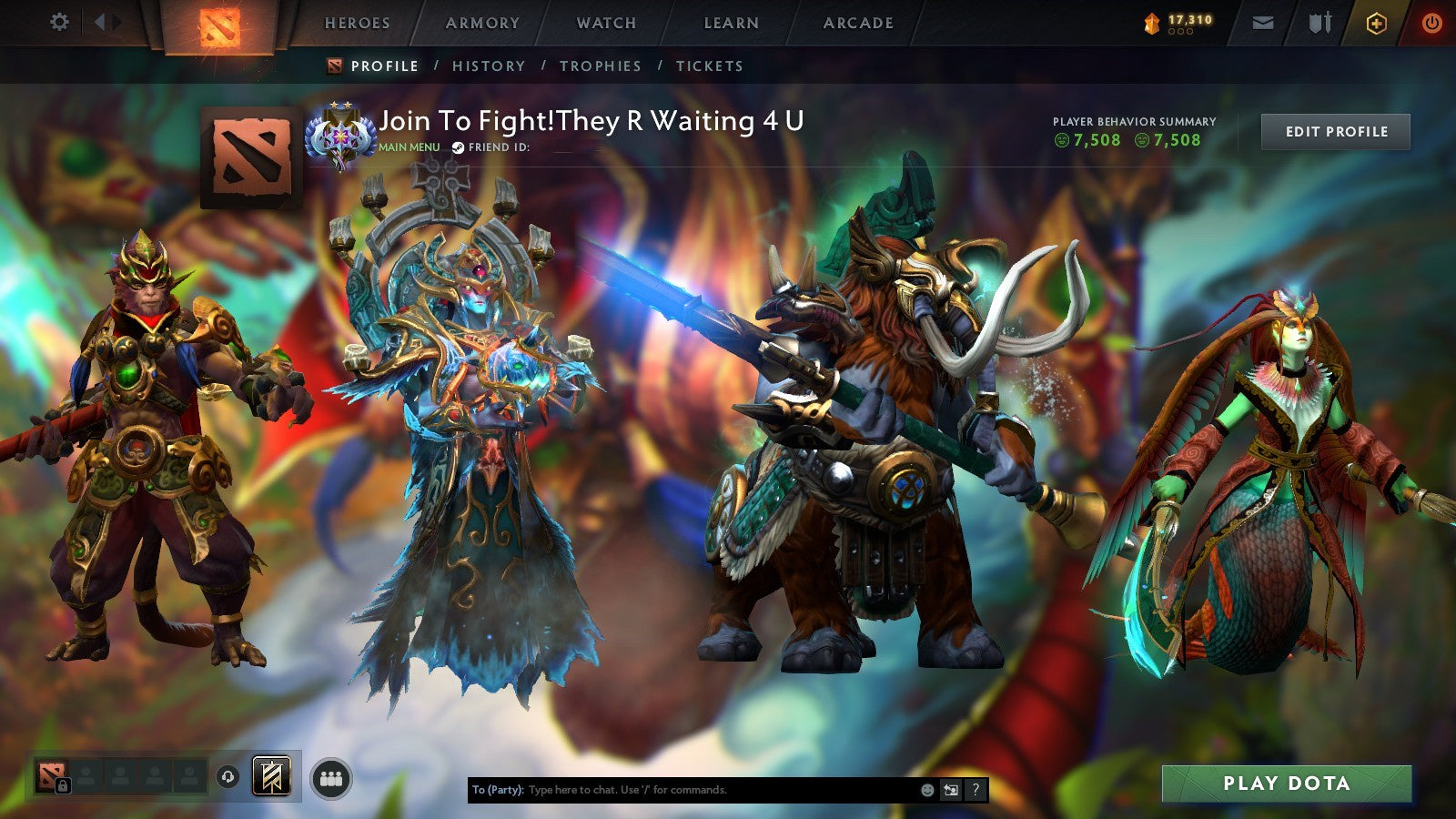Click the smiley emoticon icon in chat bar

(x=927, y=788)
